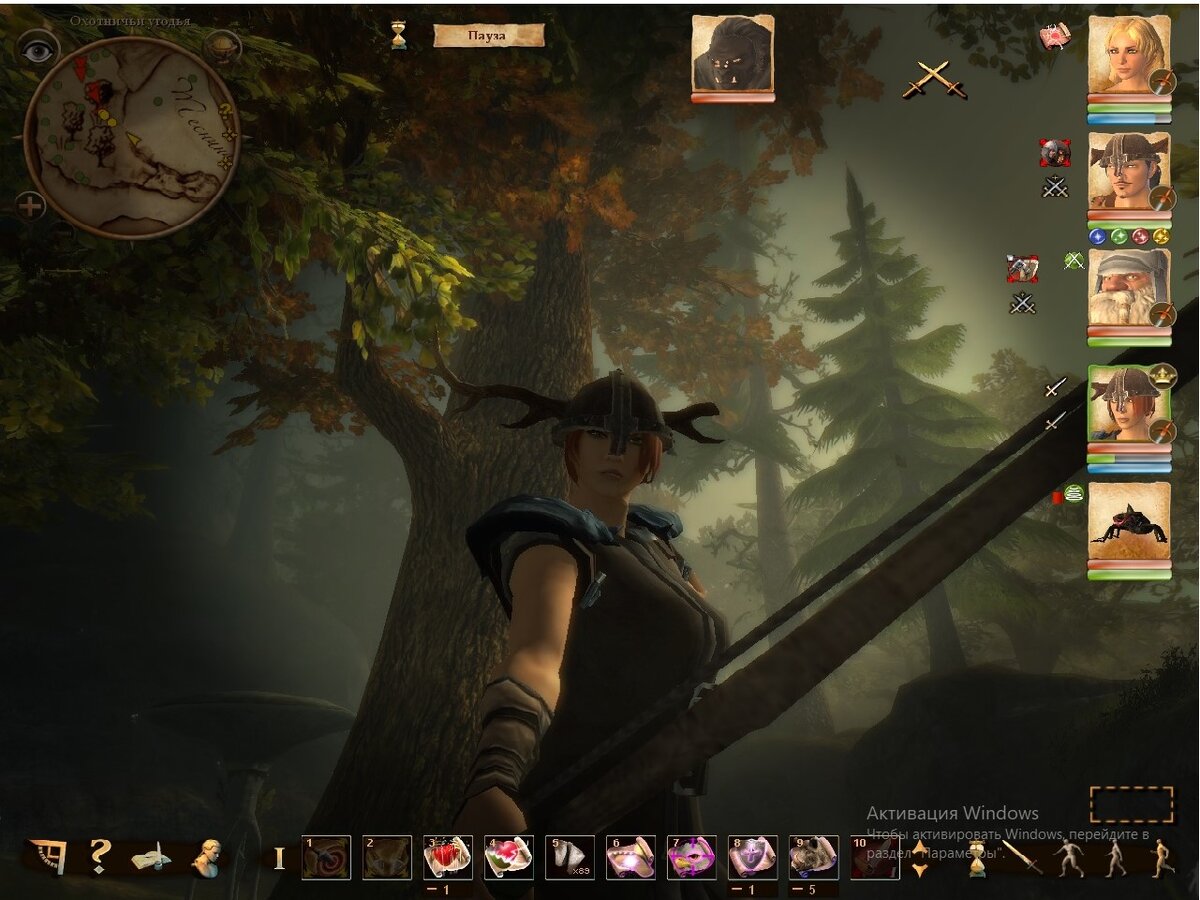1200x900 pixels.
Task: Click the quickbar page arrows
Action: 920,859
